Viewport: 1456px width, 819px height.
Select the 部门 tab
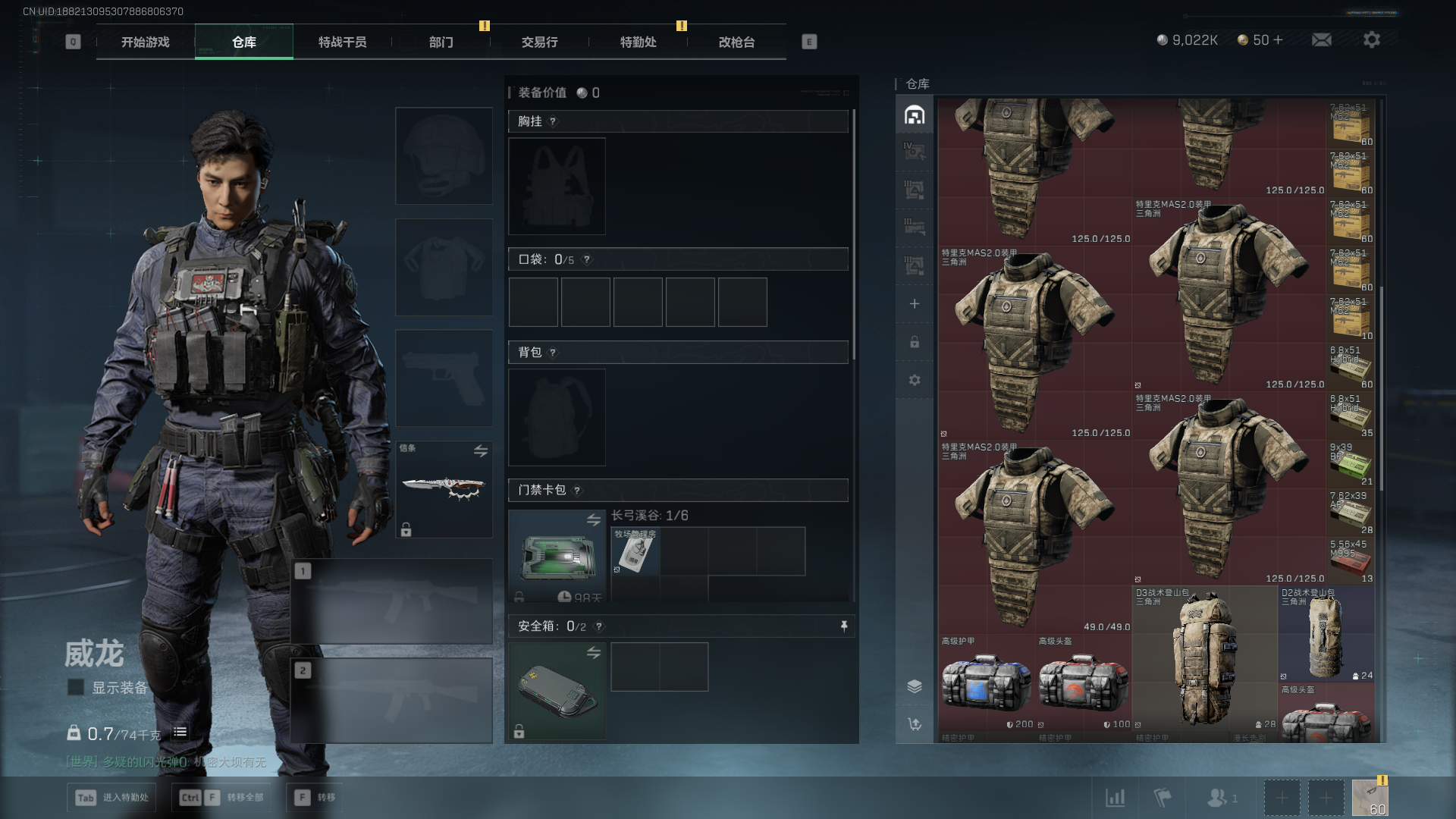point(441,42)
